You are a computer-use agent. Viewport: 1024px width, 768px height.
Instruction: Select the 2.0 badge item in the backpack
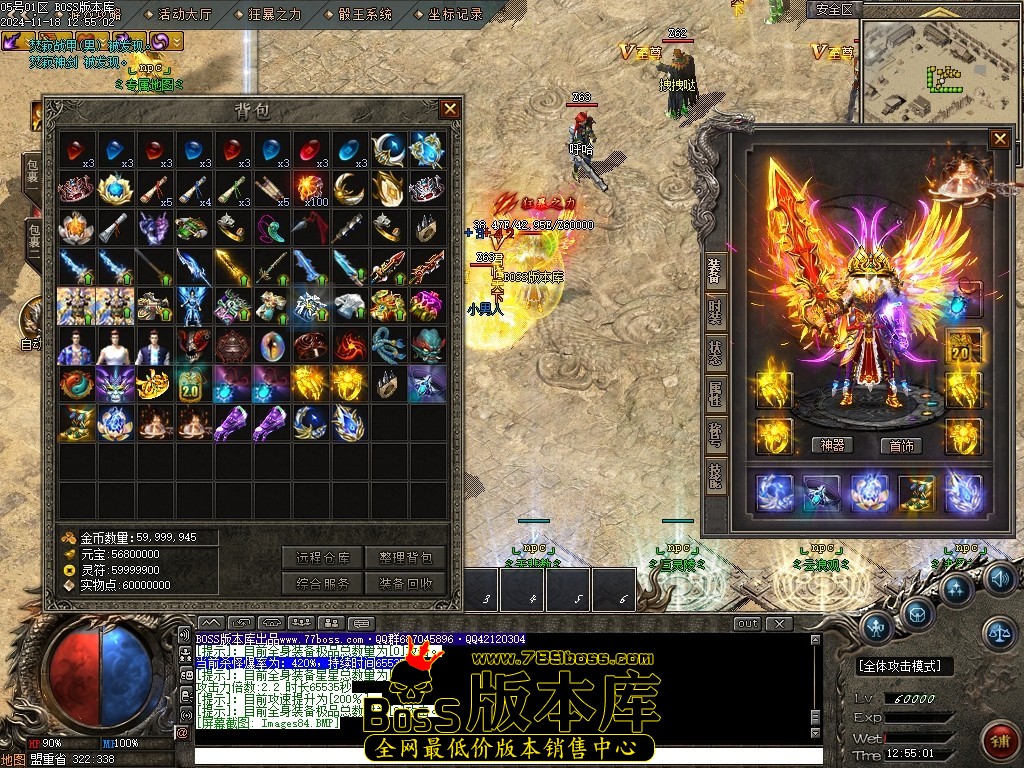(192, 383)
